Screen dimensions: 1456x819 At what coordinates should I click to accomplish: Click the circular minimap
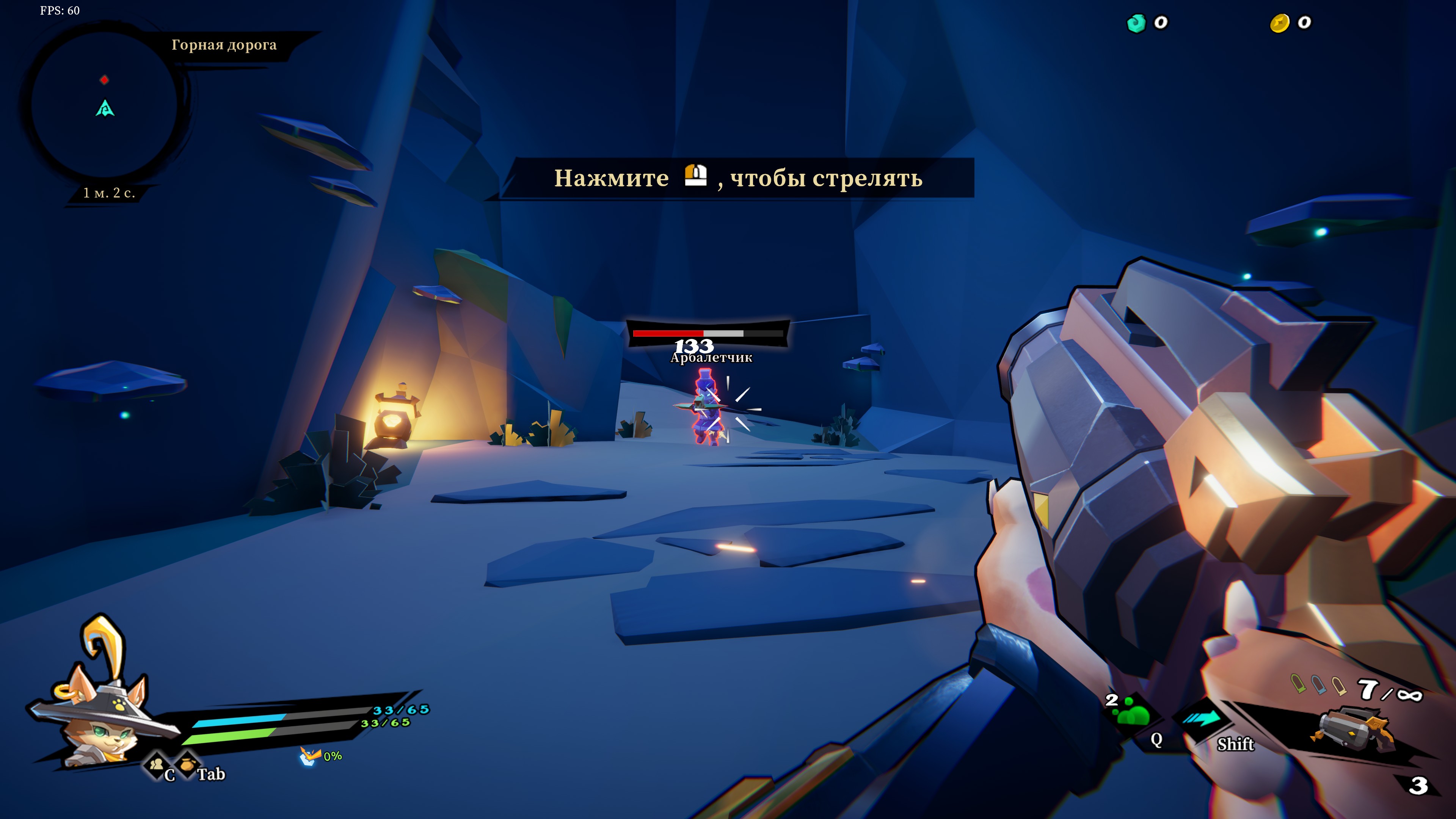(x=104, y=105)
